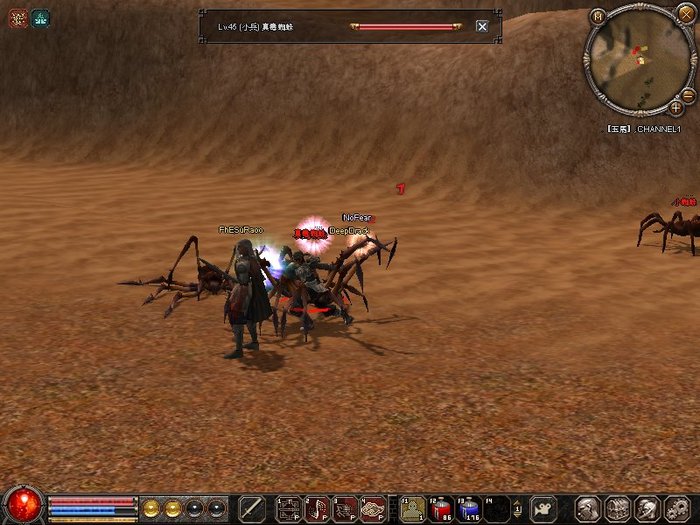Use the blue mana potion slot

[469, 509]
